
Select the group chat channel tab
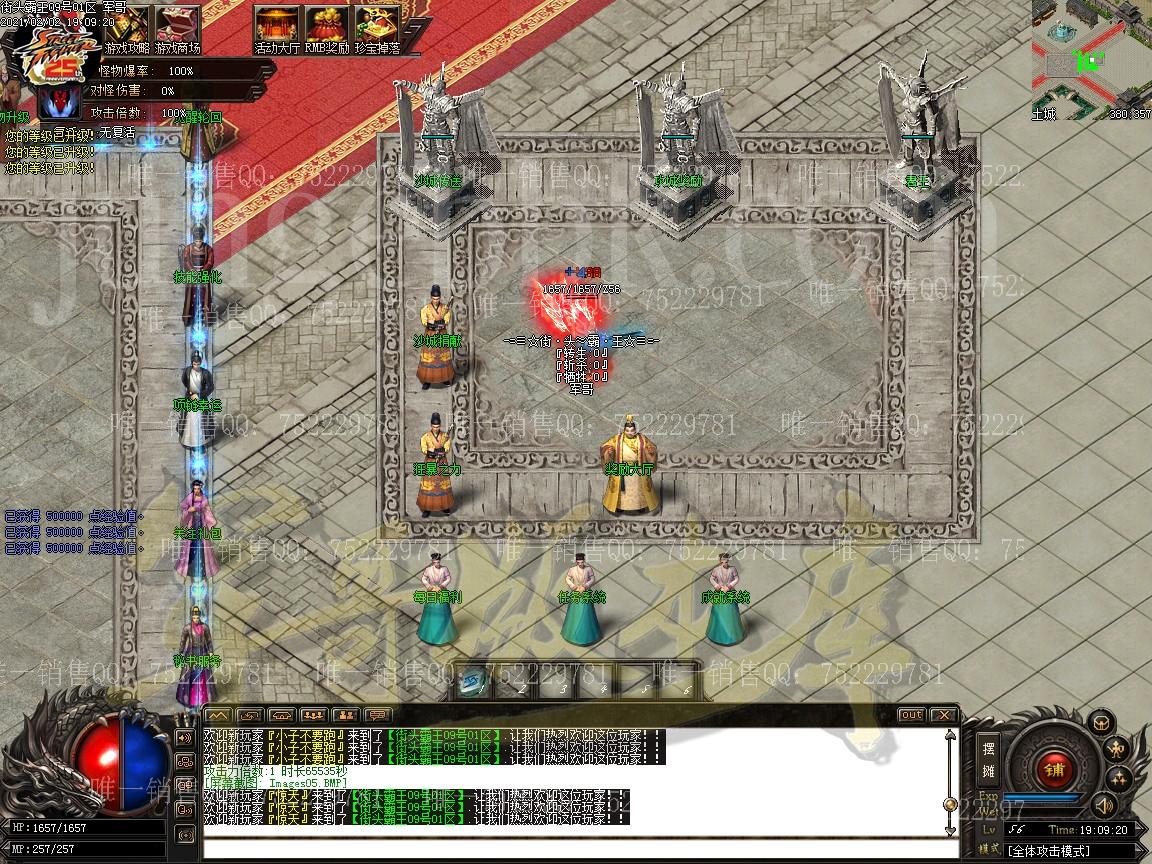click(314, 715)
